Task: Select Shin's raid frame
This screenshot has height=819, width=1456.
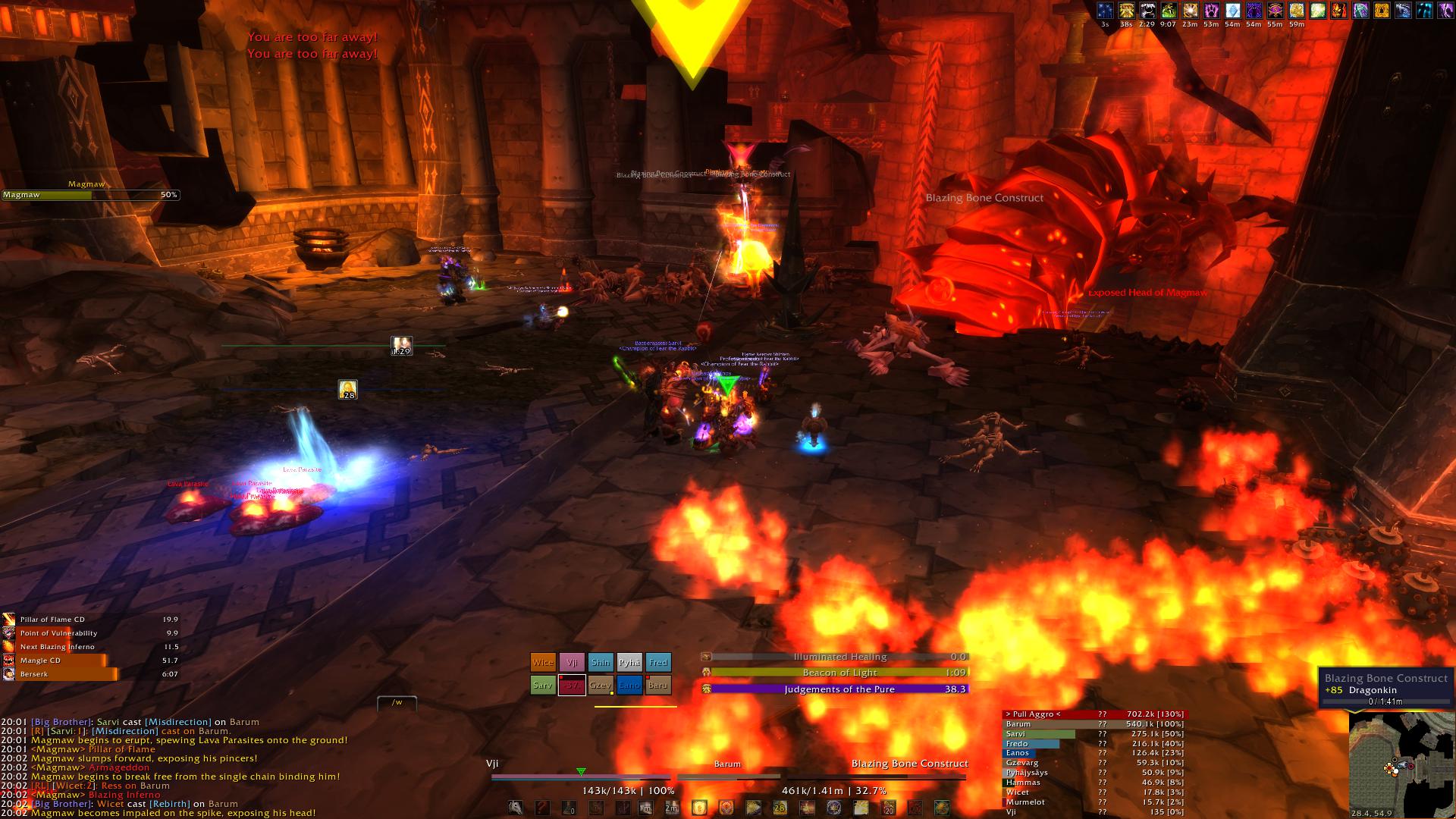Action: 601,662
